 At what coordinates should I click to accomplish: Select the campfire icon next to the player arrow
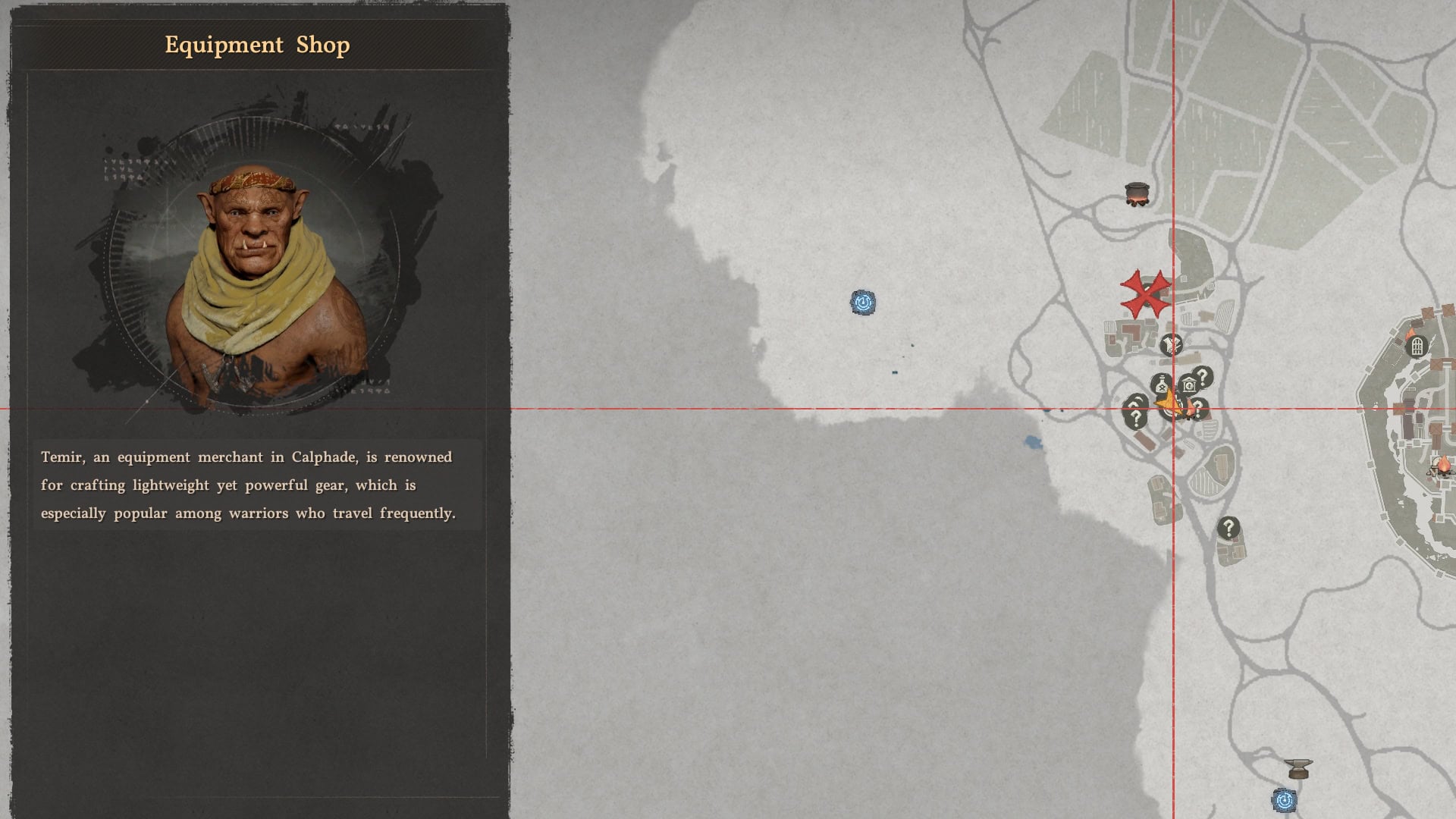point(1191,407)
